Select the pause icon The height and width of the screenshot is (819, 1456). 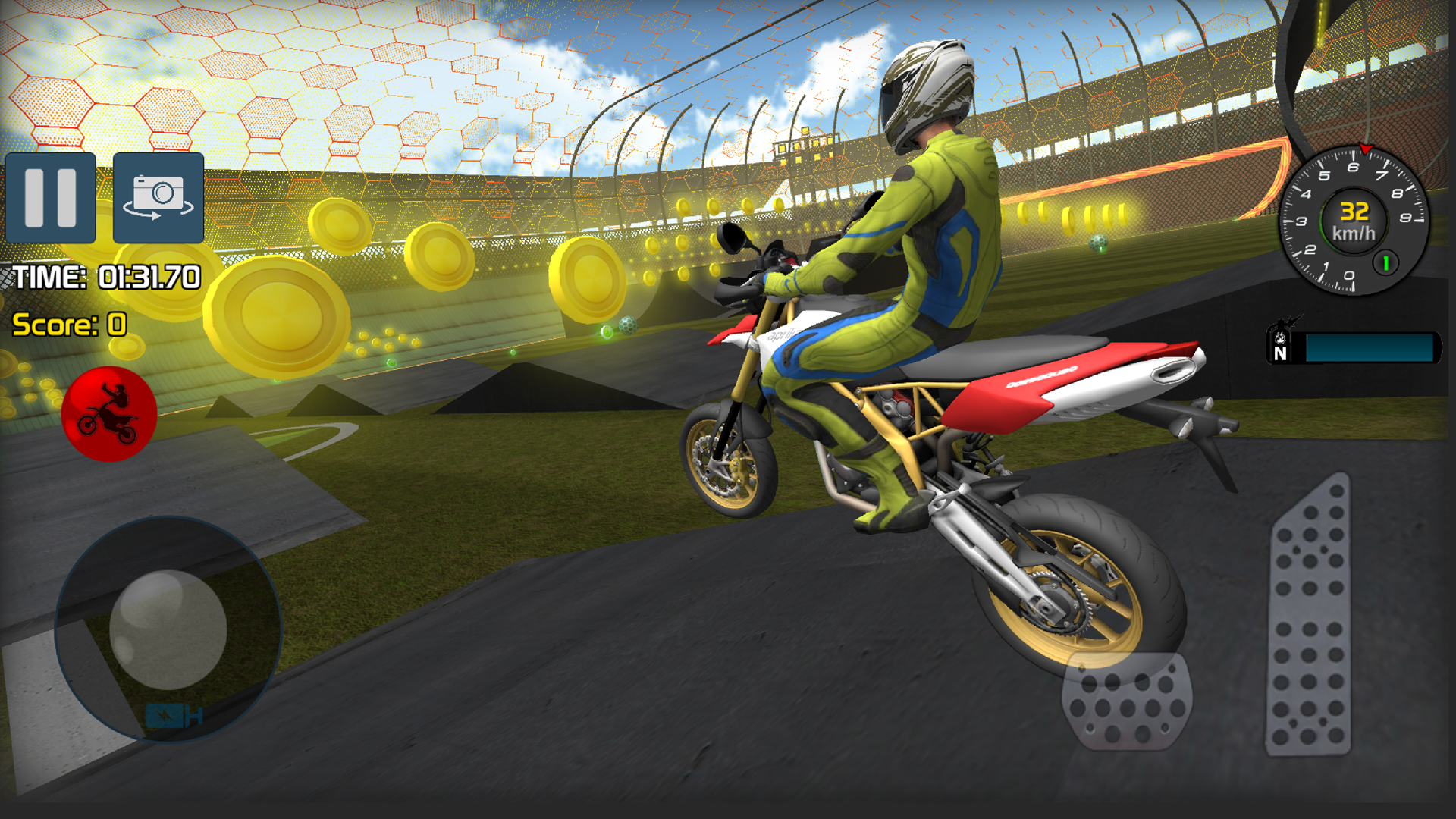click(49, 199)
